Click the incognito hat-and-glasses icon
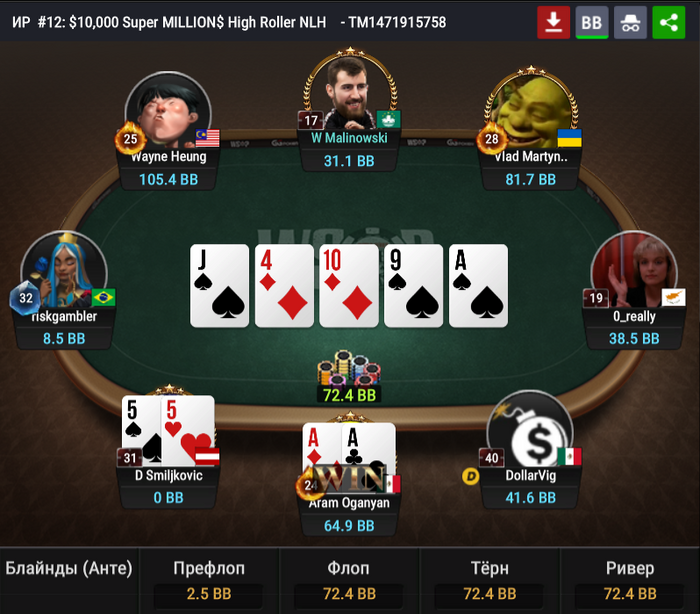The image size is (700, 614). pyautogui.click(x=630, y=21)
